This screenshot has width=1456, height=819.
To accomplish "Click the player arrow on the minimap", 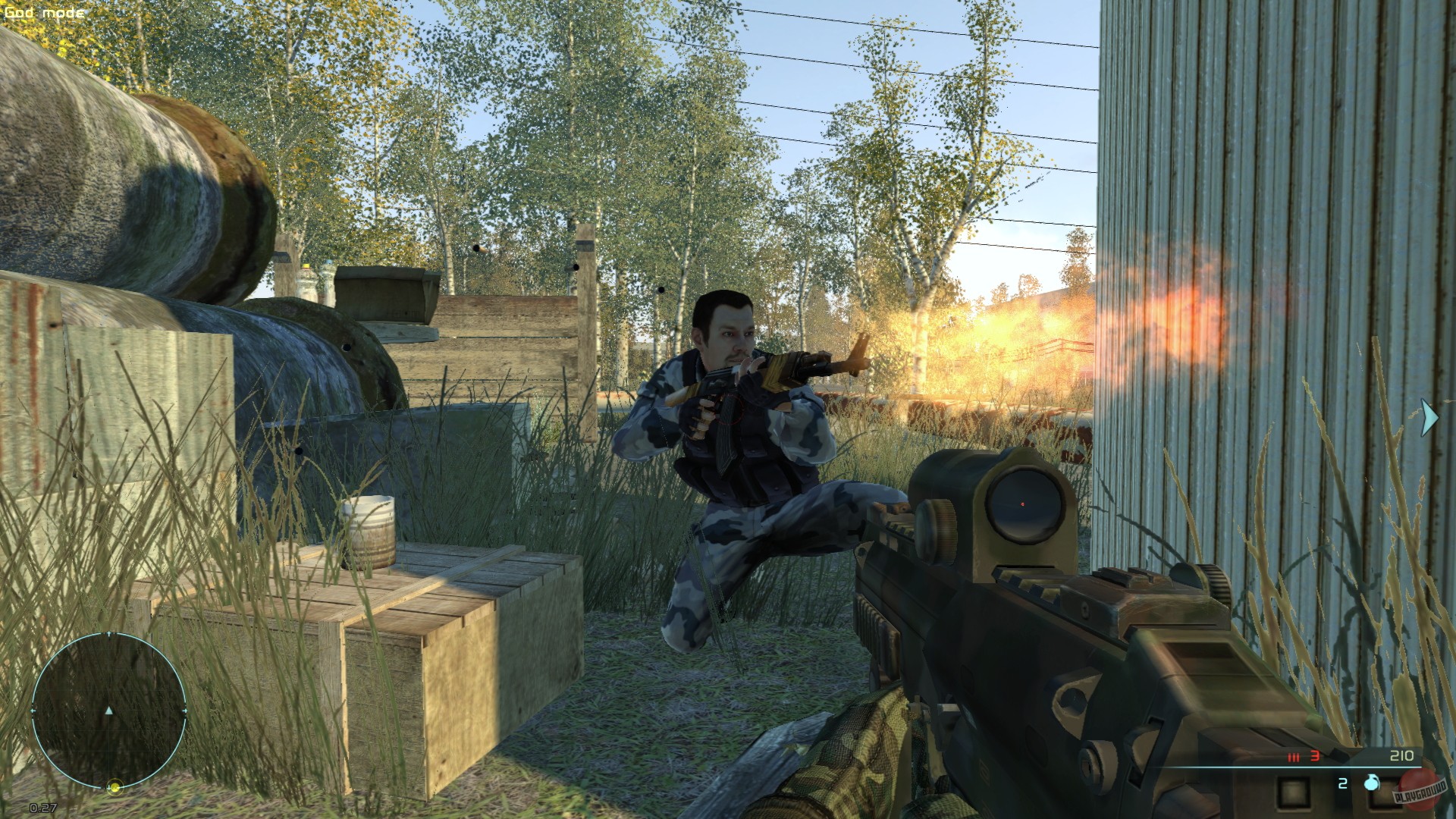I will (x=109, y=711).
